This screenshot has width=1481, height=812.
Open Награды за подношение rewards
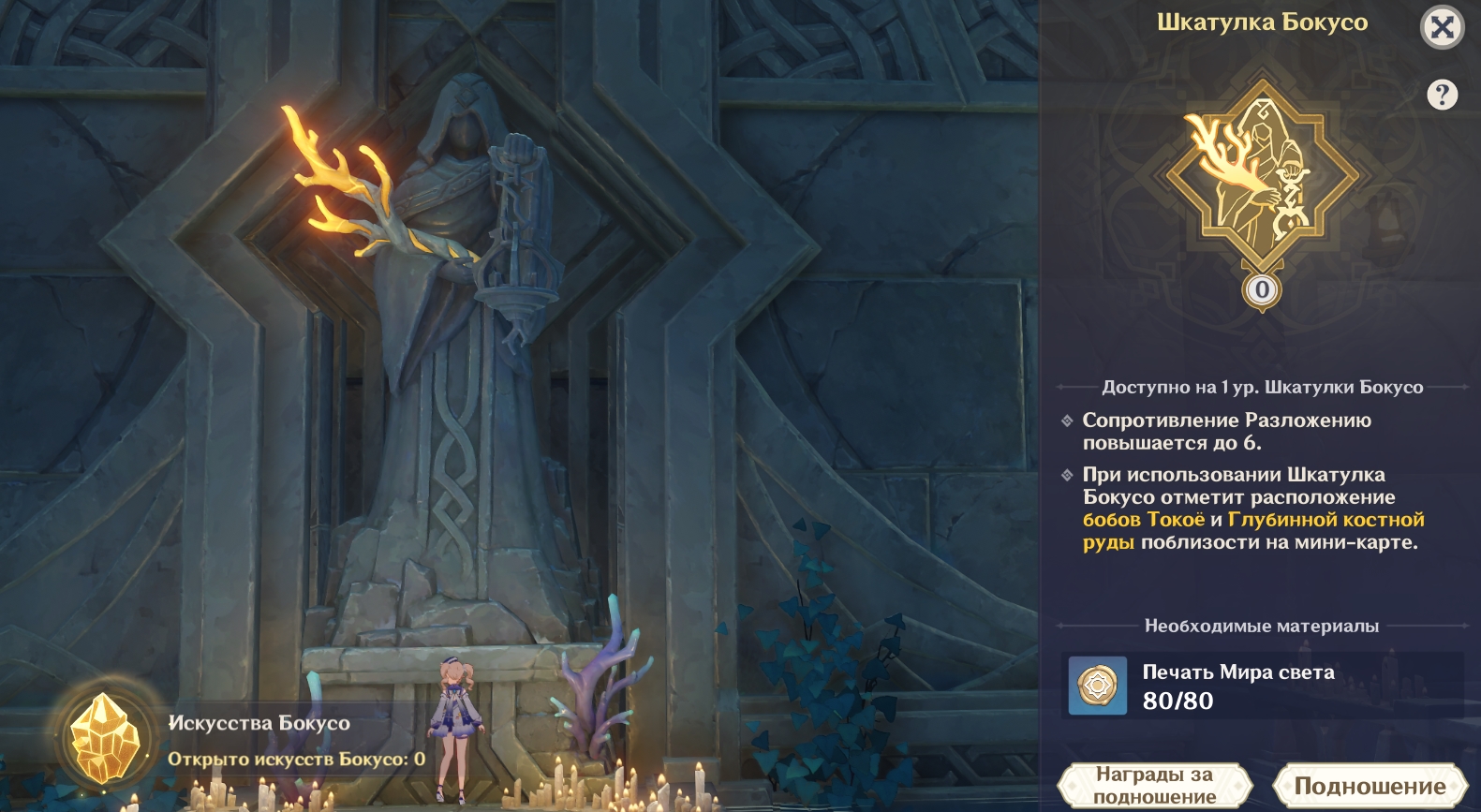point(1154,786)
